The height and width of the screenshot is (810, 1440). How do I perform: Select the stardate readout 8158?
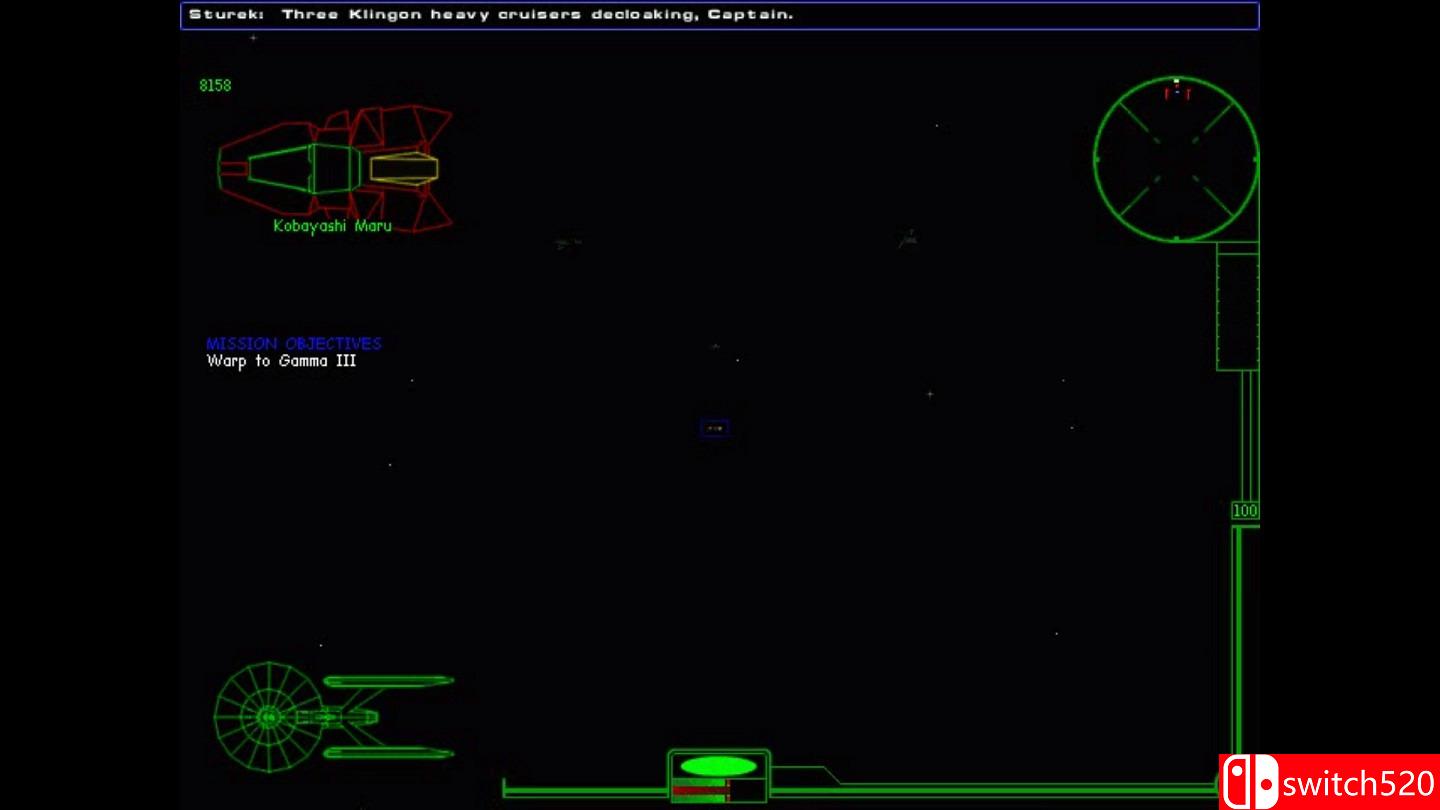tap(214, 85)
